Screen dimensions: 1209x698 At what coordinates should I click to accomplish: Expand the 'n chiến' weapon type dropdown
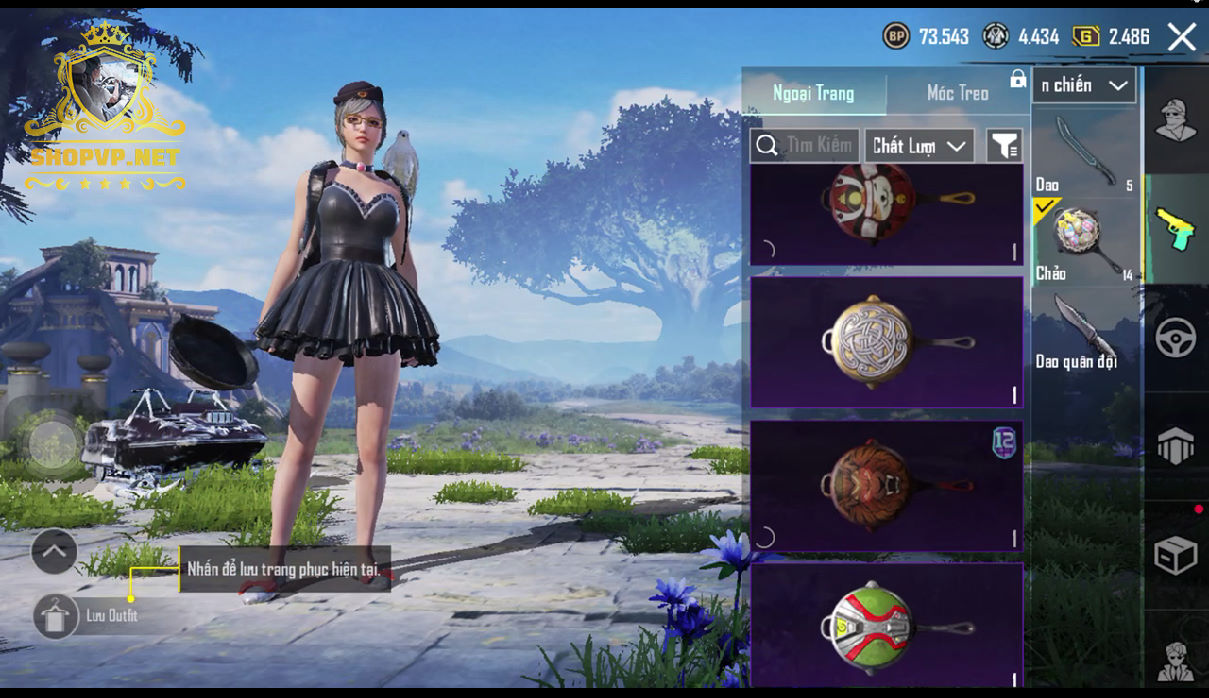(1085, 86)
